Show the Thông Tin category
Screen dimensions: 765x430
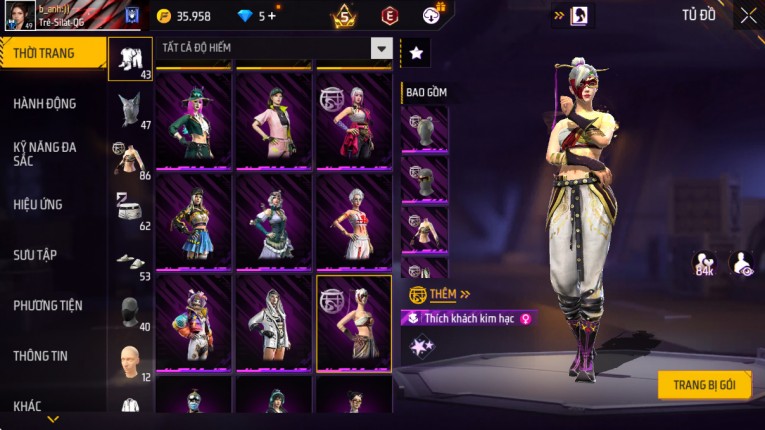click(40, 355)
